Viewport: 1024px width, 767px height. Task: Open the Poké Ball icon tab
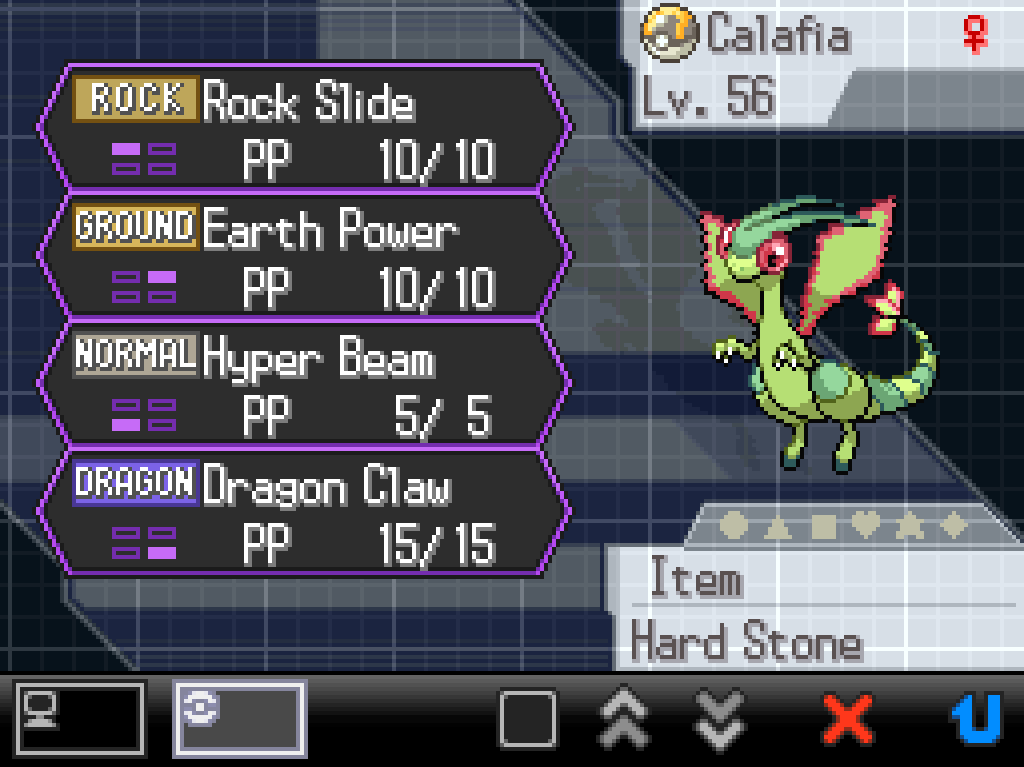239,718
